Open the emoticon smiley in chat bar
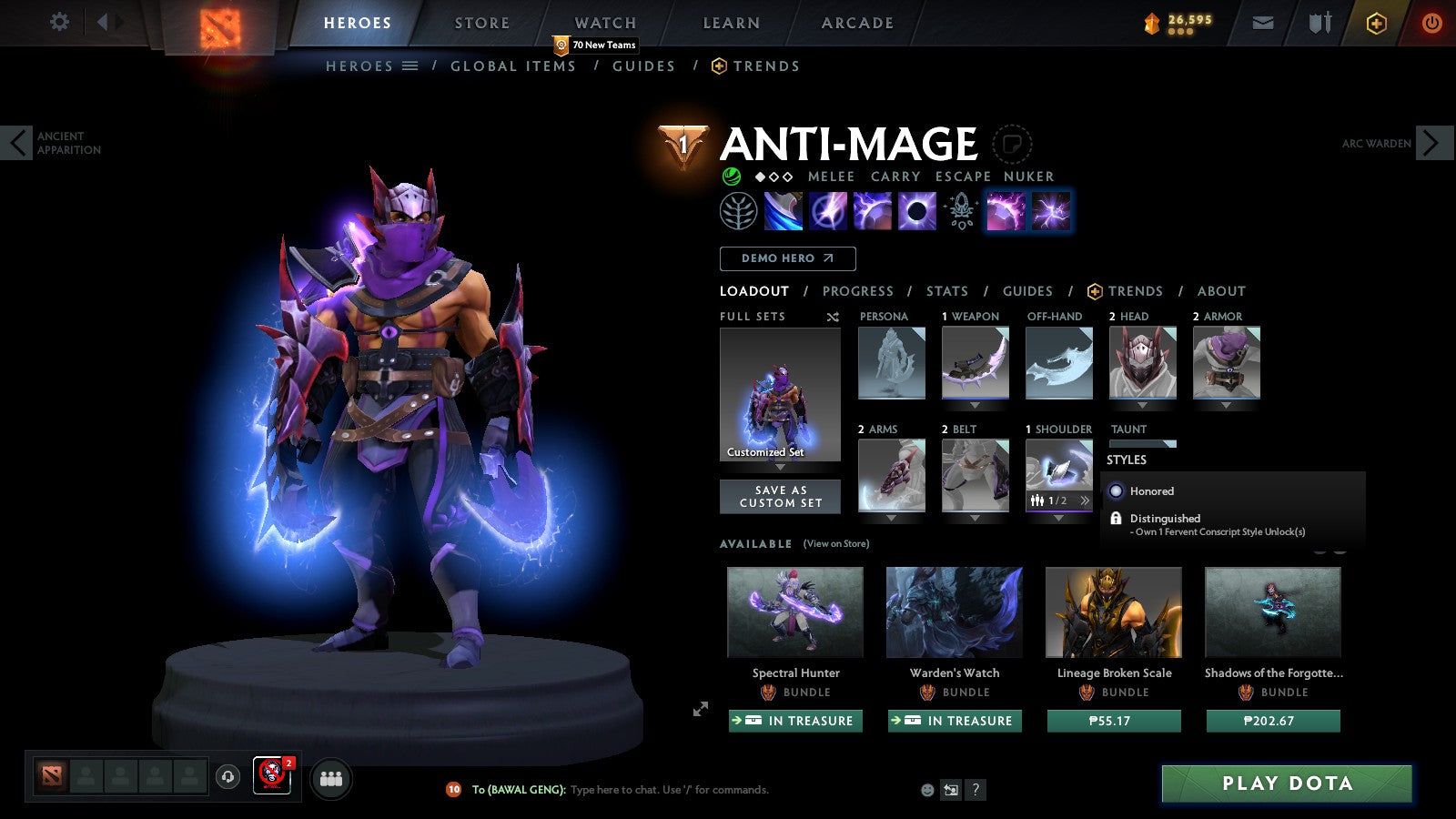The width and height of the screenshot is (1456, 819). [925, 790]
